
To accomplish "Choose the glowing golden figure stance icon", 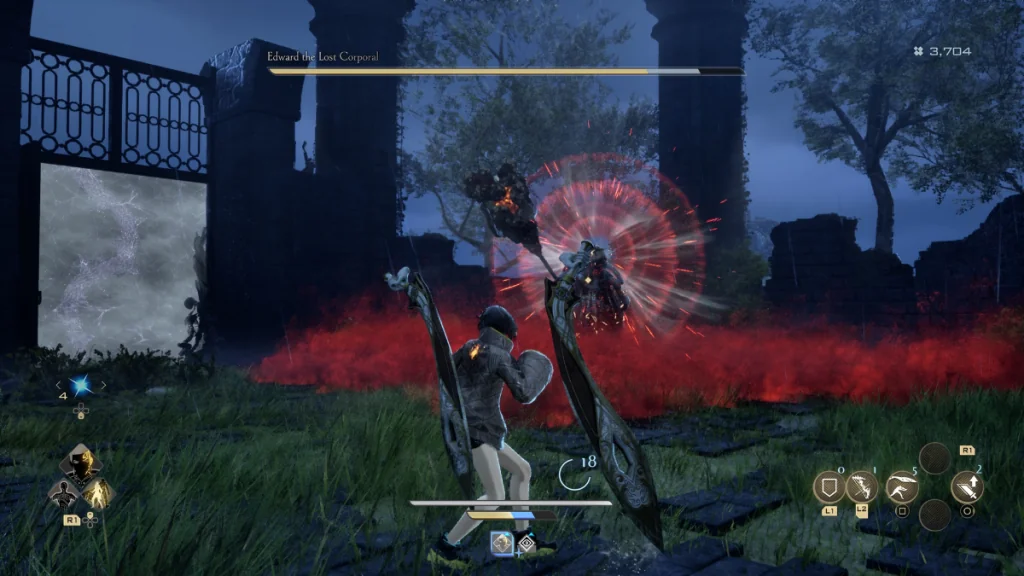I will 98,493.
